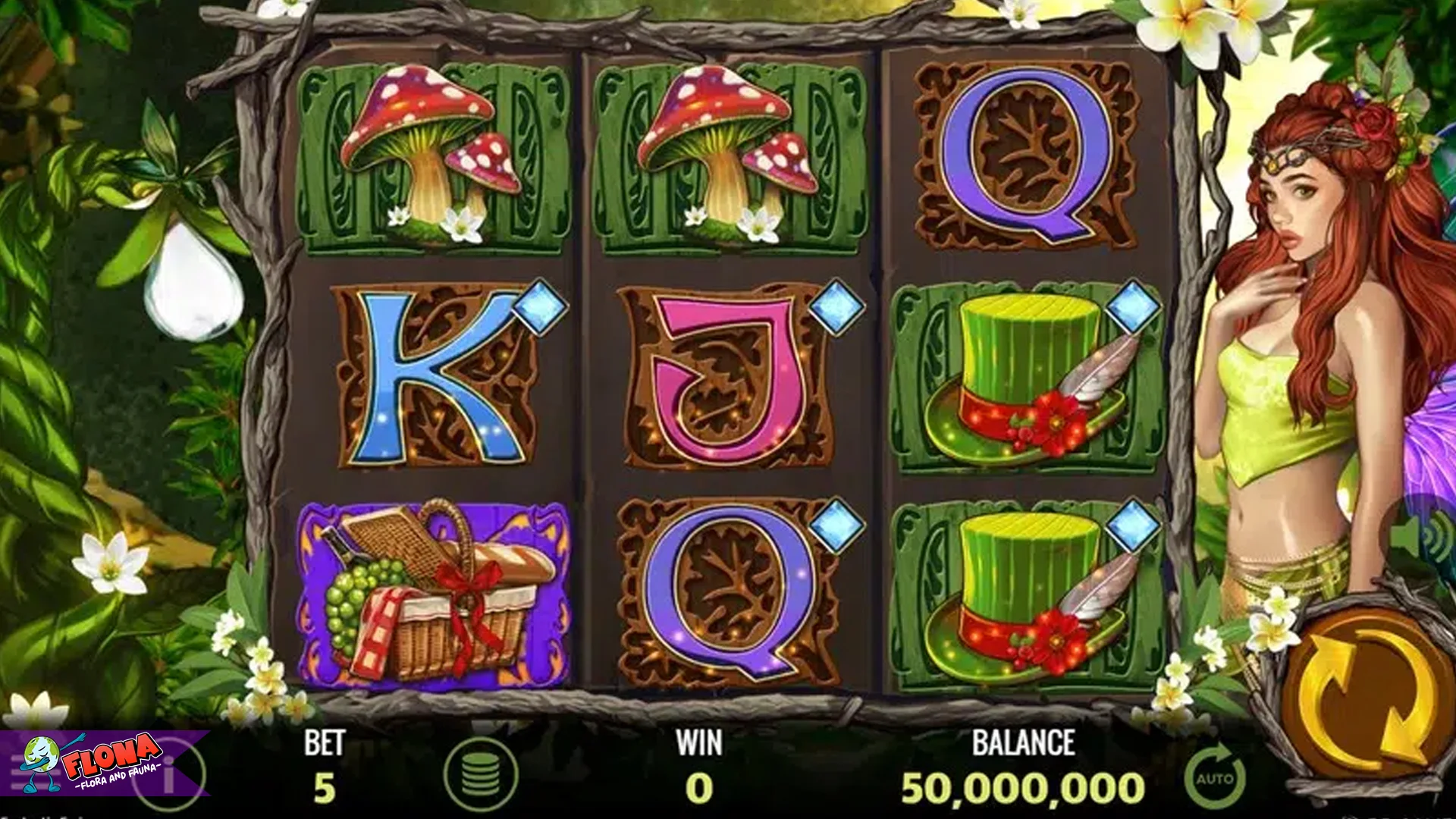
Task: Enable AUTO spin mode
Action: tap(1215, 778)
